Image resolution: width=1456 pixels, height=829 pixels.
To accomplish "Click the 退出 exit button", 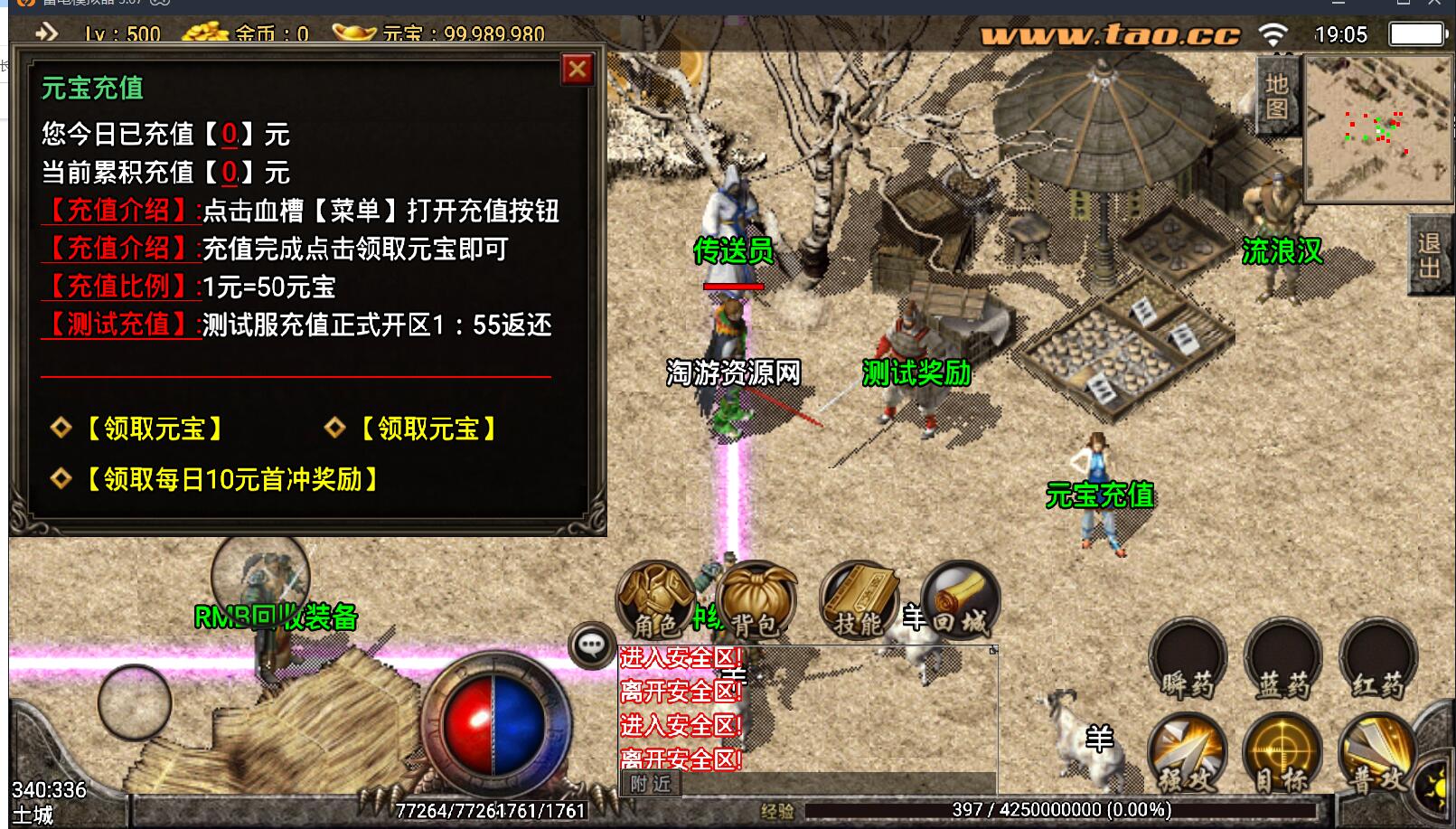I will click(x=1429, y=255).
